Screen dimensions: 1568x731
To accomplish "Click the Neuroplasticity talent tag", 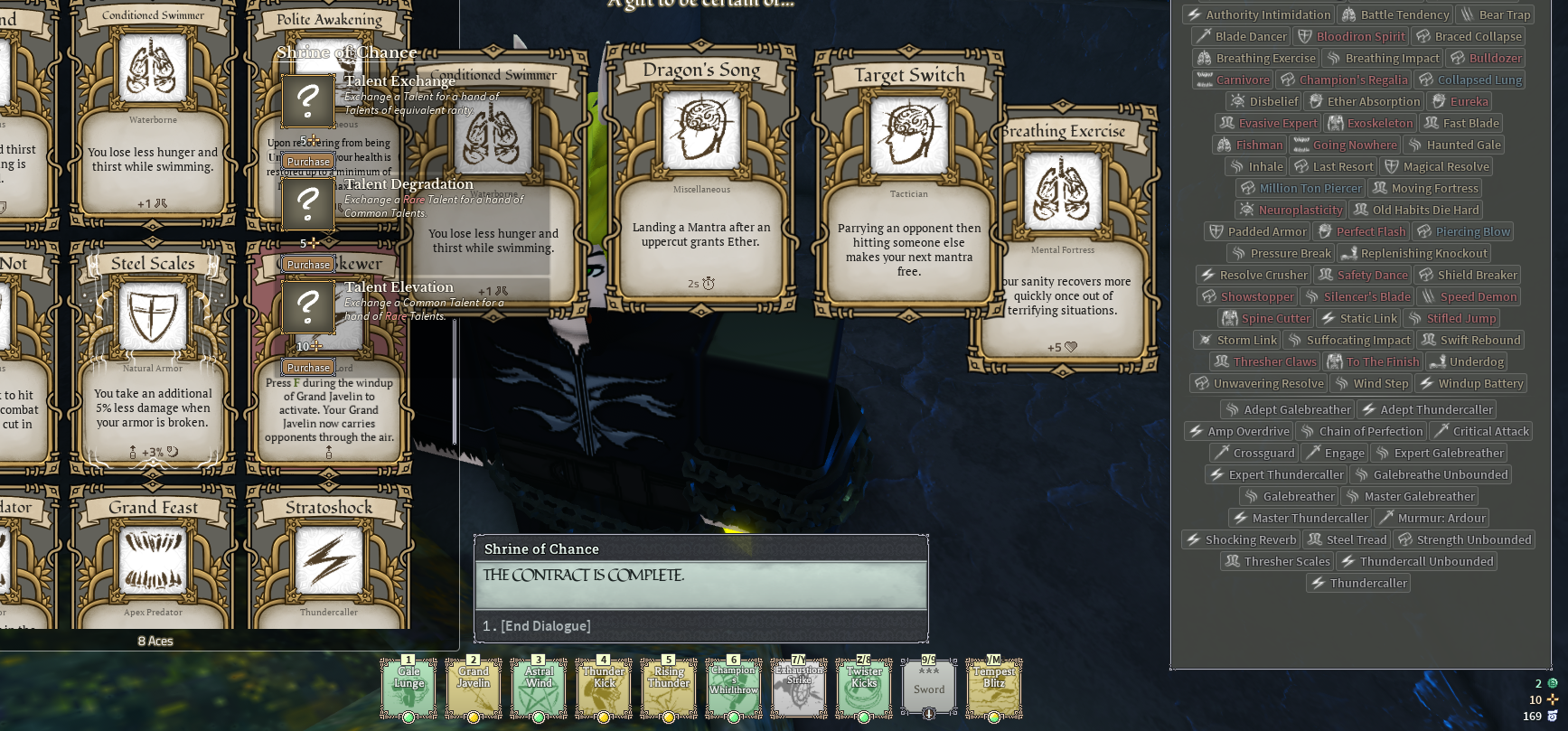I will pos(1291,210).
